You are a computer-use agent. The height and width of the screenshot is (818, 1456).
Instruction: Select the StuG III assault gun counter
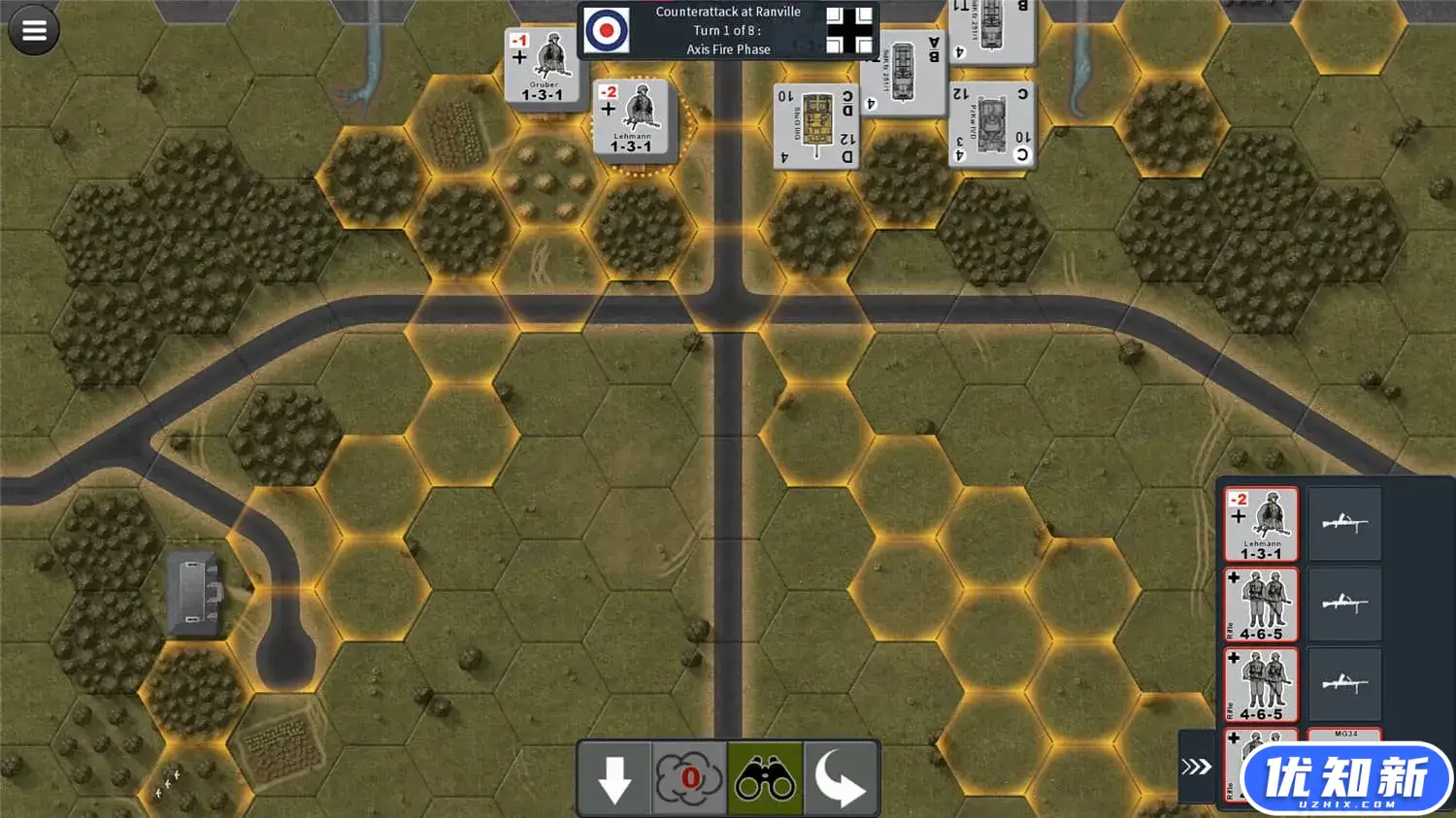[816, 126]
